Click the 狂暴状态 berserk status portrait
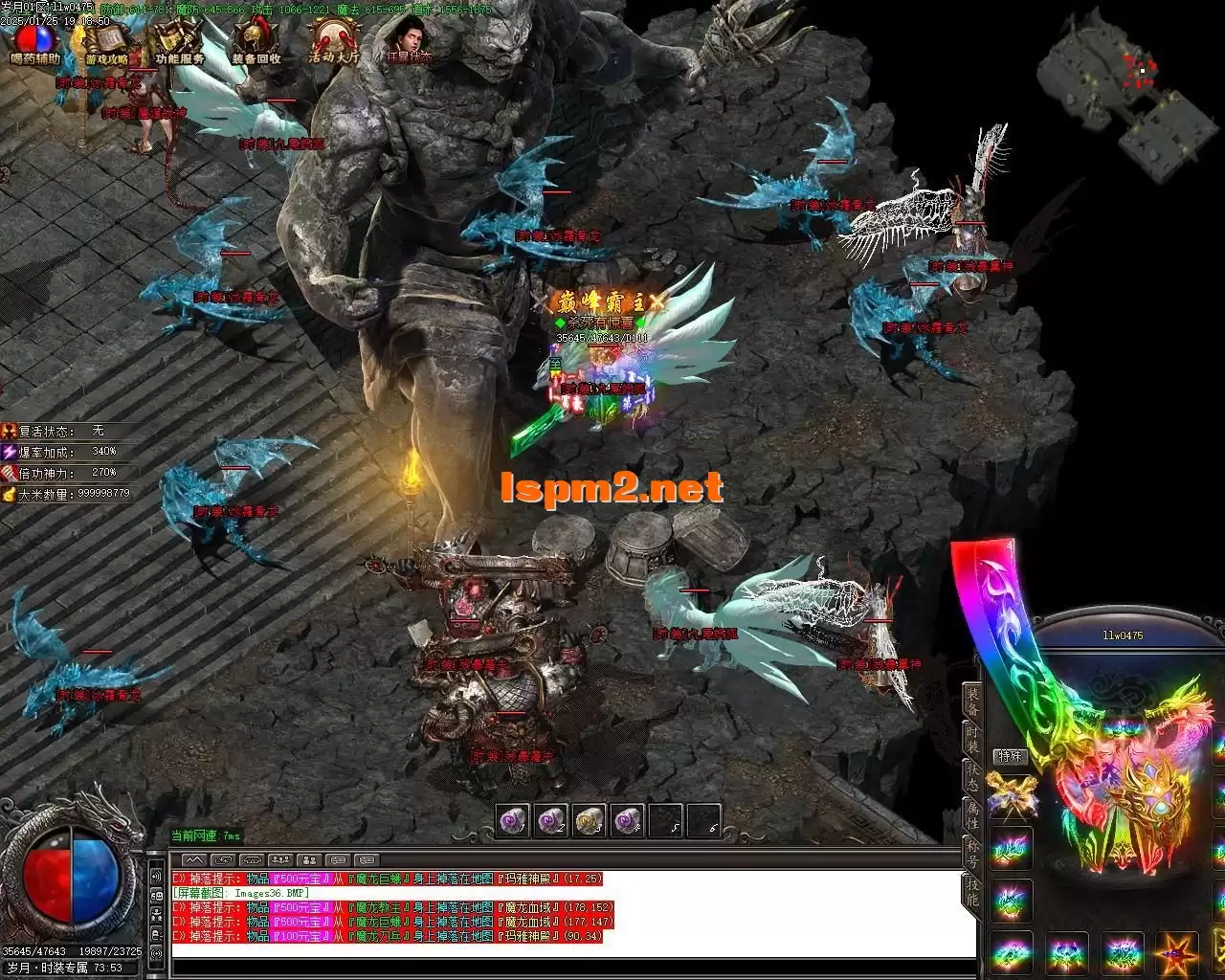Viewport: 1225px width, 980px height. point(409,41)
